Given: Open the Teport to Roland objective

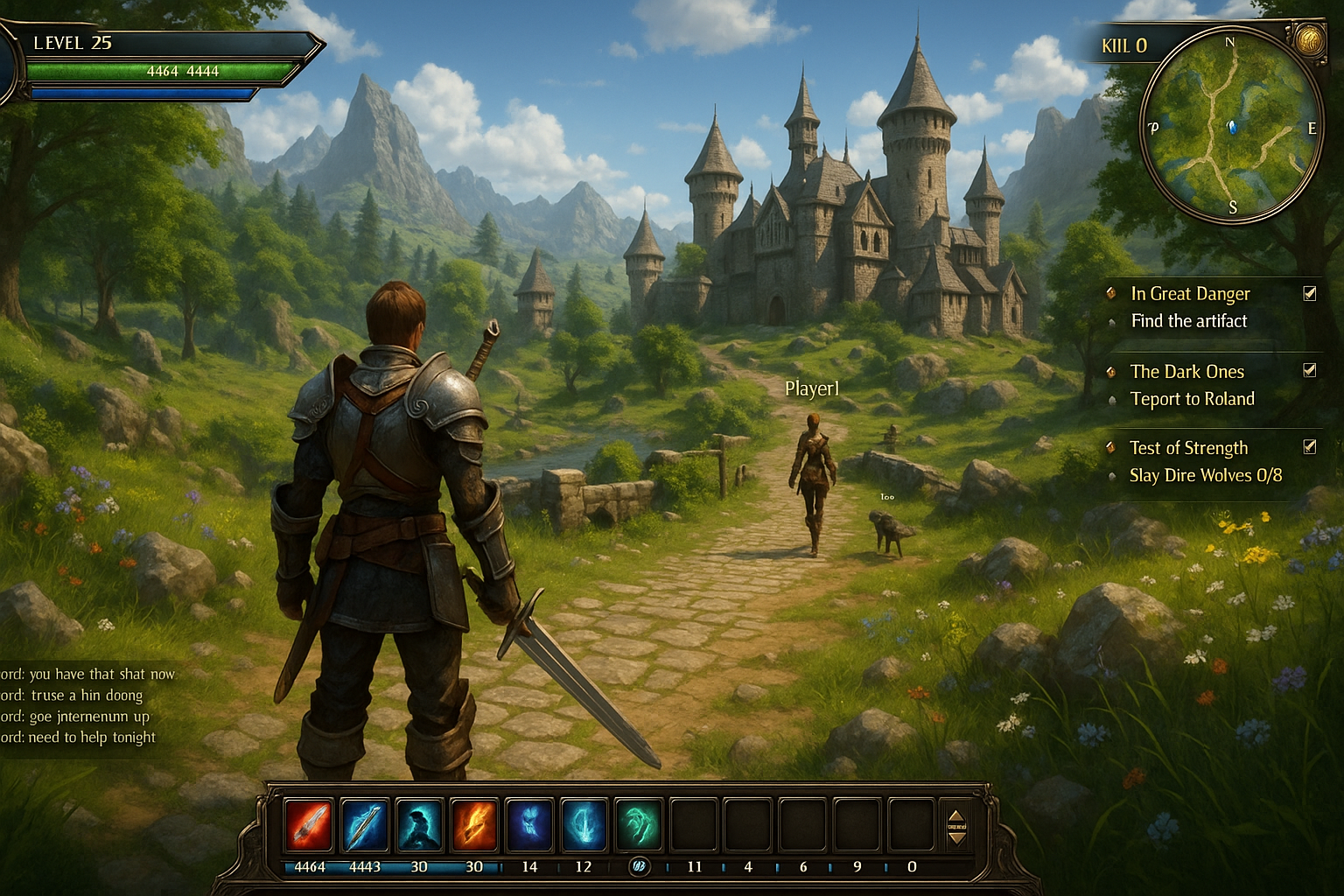Looking at the screenshot, I should (x=1192, y=399).
